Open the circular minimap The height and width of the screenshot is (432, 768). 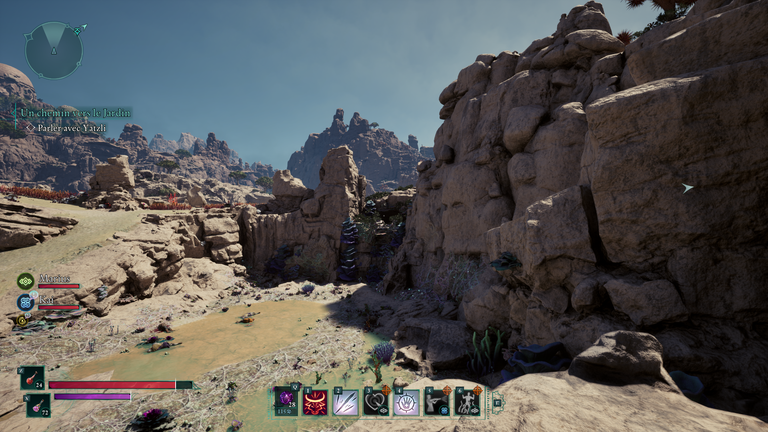point(53,50)
